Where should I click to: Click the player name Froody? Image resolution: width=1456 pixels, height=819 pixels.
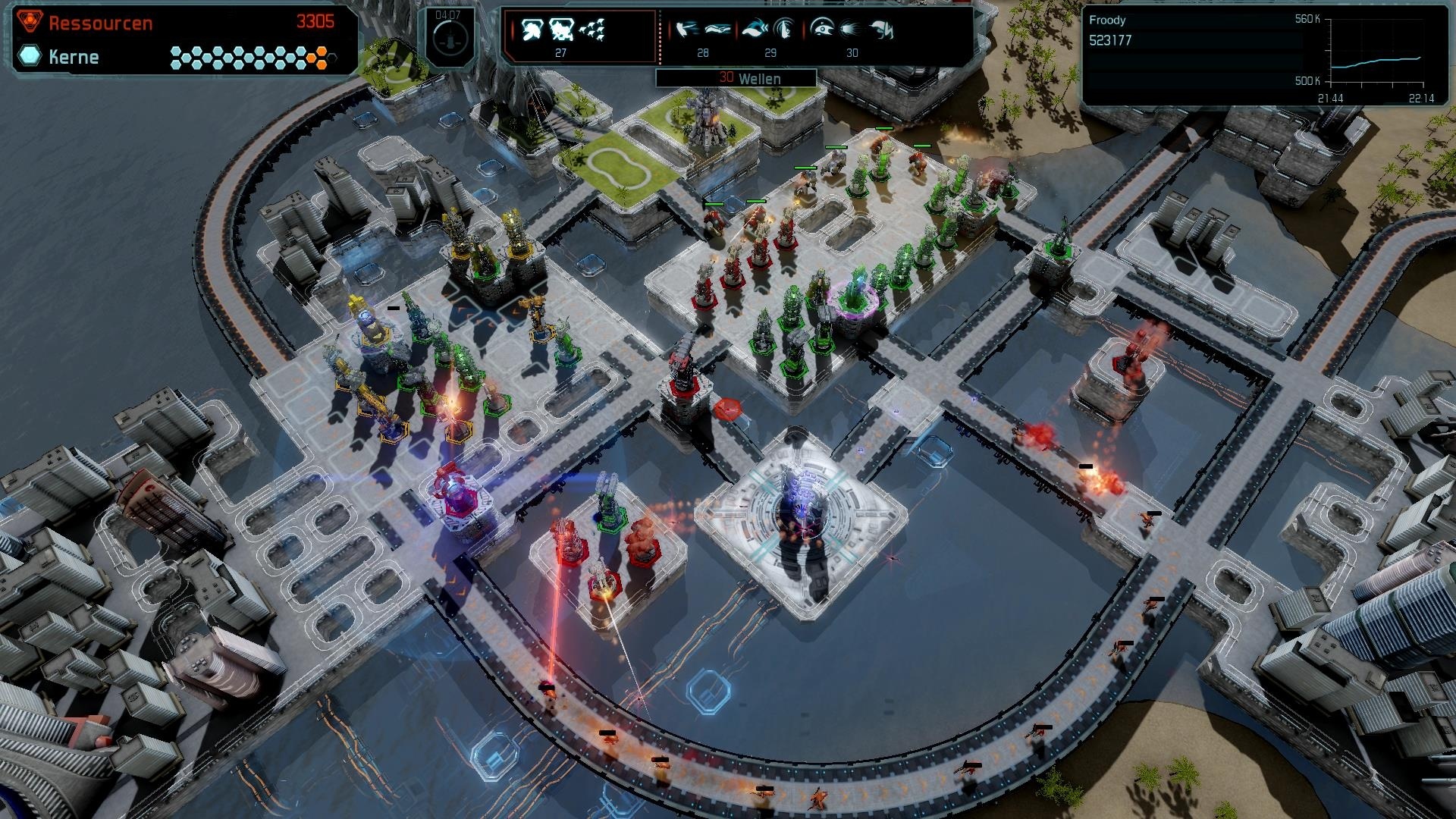coord(1106,20)
